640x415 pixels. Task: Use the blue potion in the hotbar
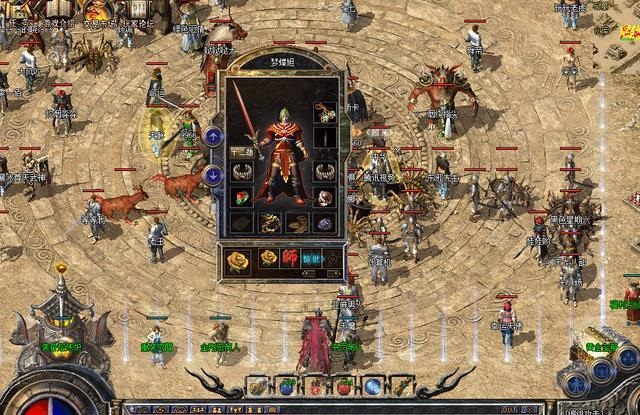tap(286, 386)
